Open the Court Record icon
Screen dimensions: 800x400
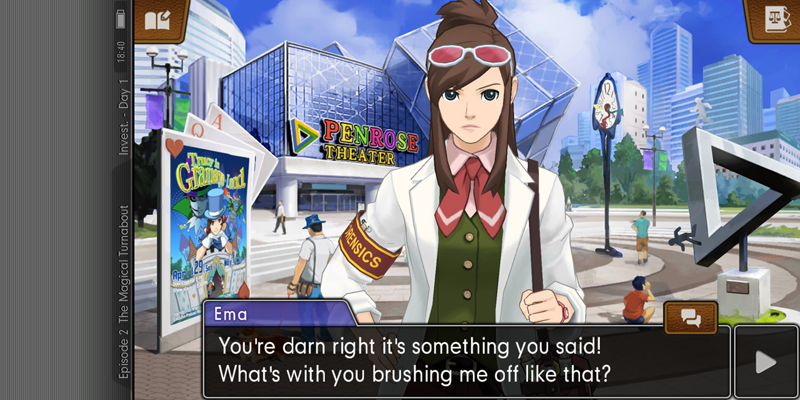(772, 20)
